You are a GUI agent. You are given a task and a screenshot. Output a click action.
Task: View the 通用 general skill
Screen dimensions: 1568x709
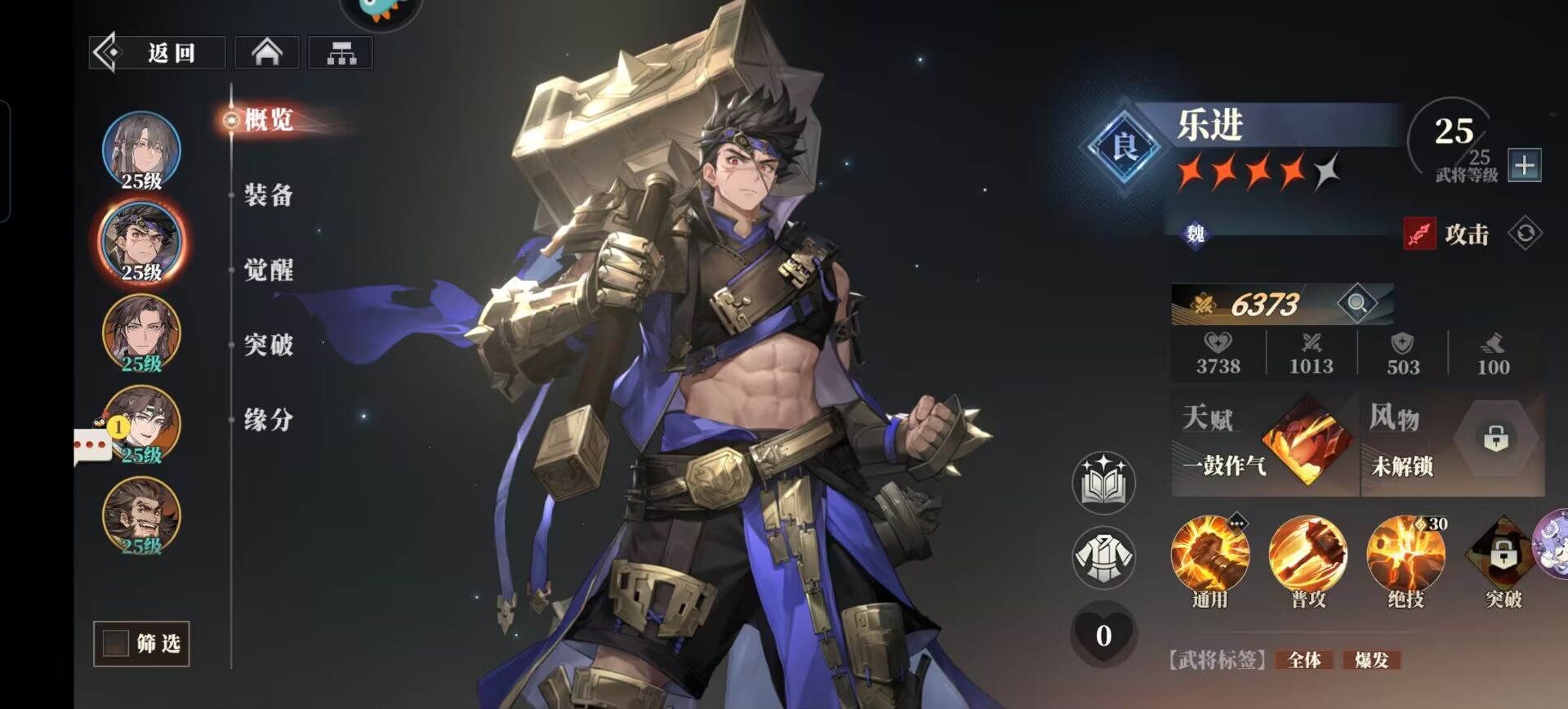[x=1209, y=557]
